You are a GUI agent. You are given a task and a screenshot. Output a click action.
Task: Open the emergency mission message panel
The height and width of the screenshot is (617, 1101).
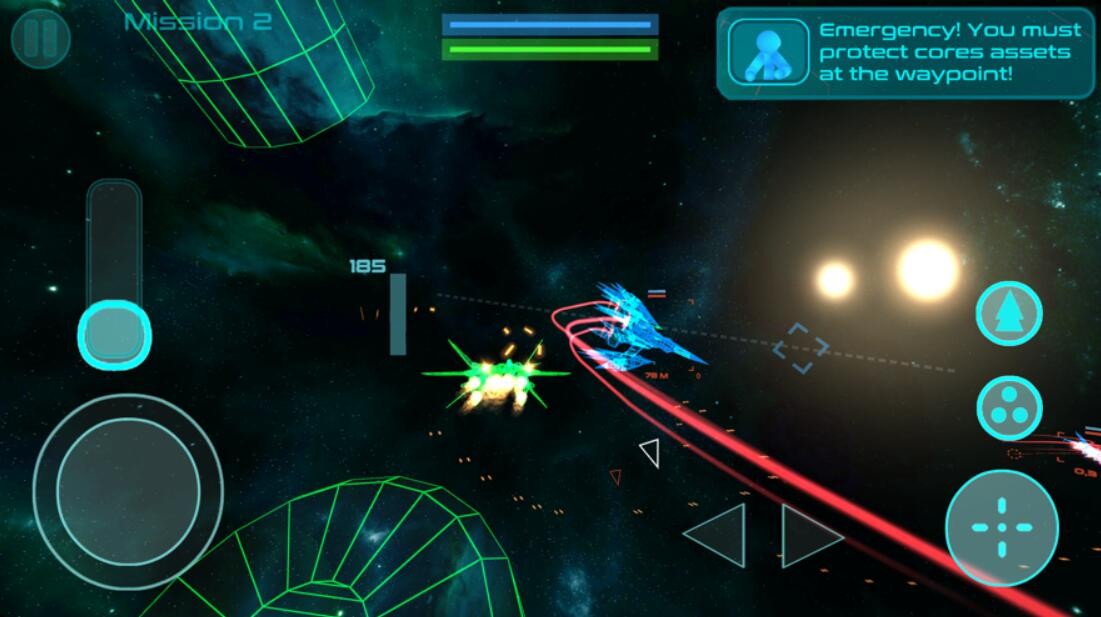[x=905, y=53]
